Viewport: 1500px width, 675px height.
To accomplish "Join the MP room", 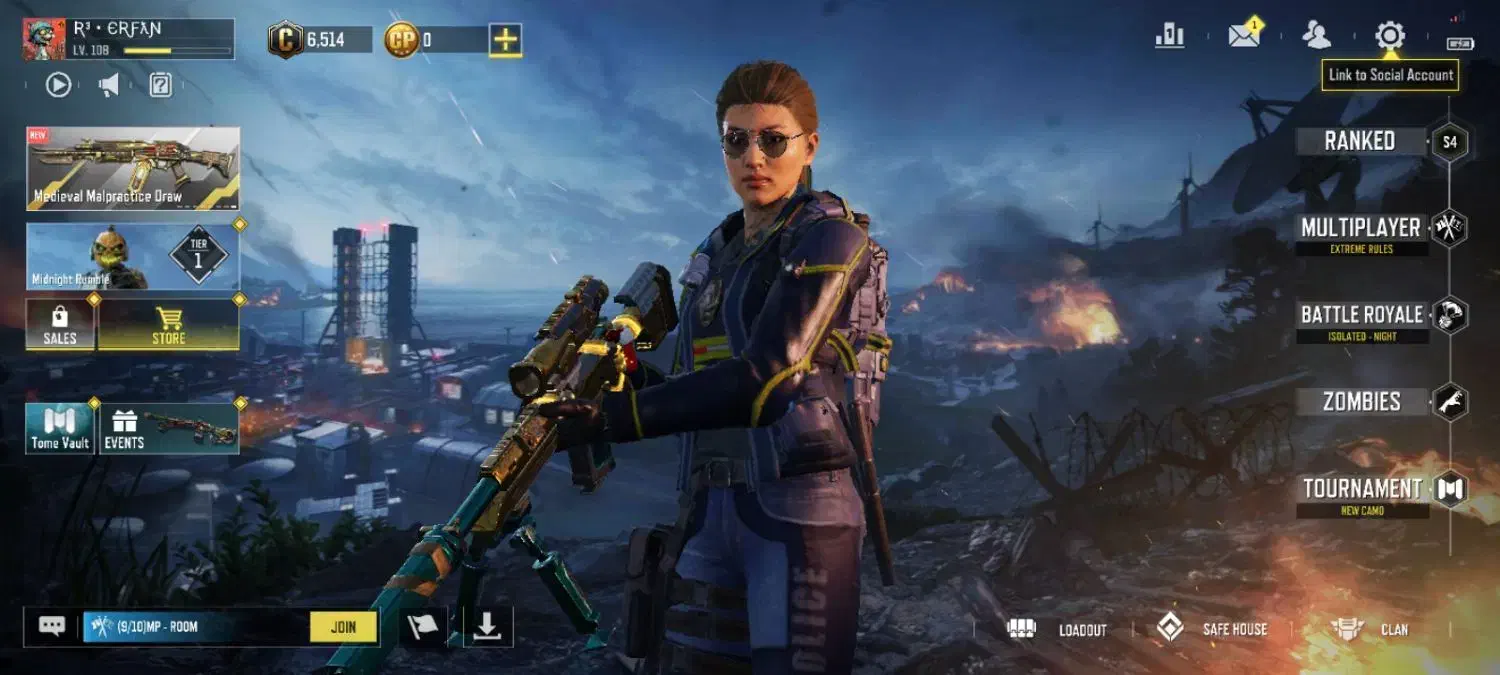I will point(343,627).
